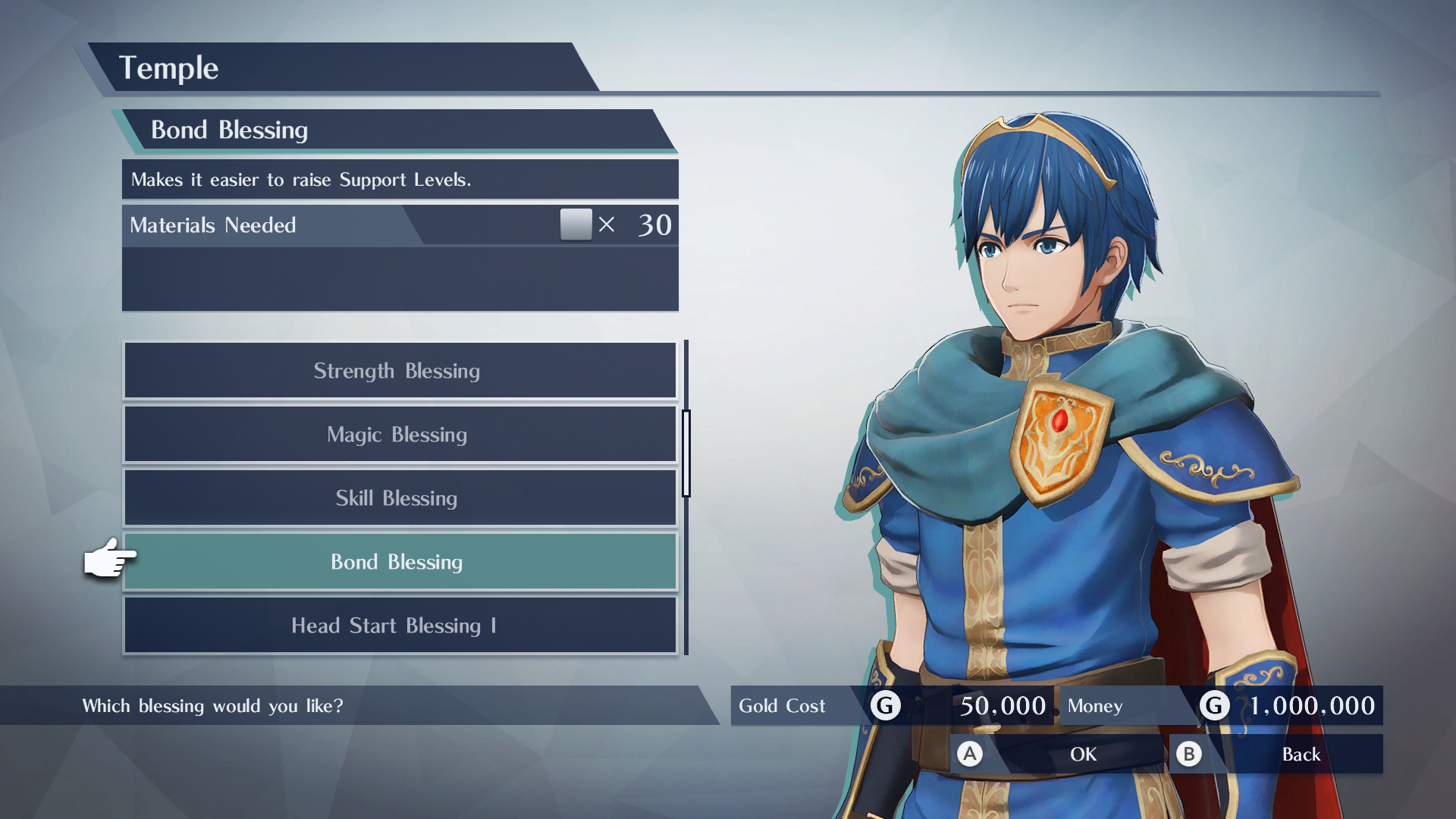Choose Head Start Blessing I
1456x819 pixels.
(x=400, y=626)
